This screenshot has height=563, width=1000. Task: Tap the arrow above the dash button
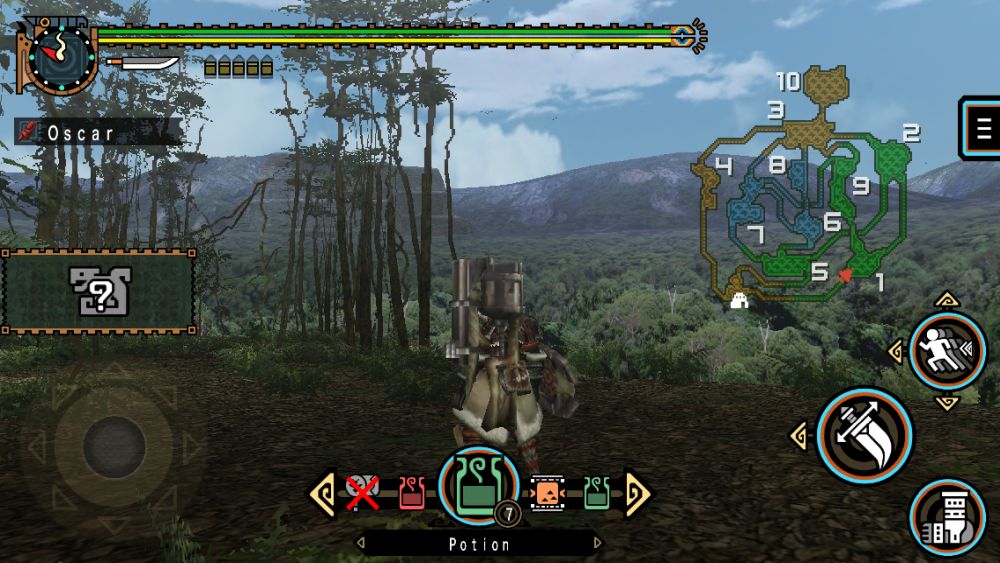coord(947,299)
